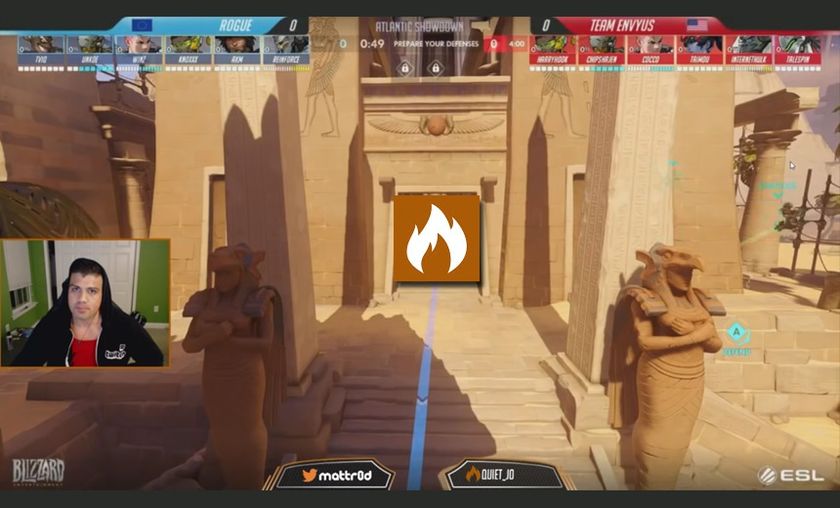This screenshot has width=840, height=508.
Task: Select Rogue player aKm's portrait
Action: [236, 45]
